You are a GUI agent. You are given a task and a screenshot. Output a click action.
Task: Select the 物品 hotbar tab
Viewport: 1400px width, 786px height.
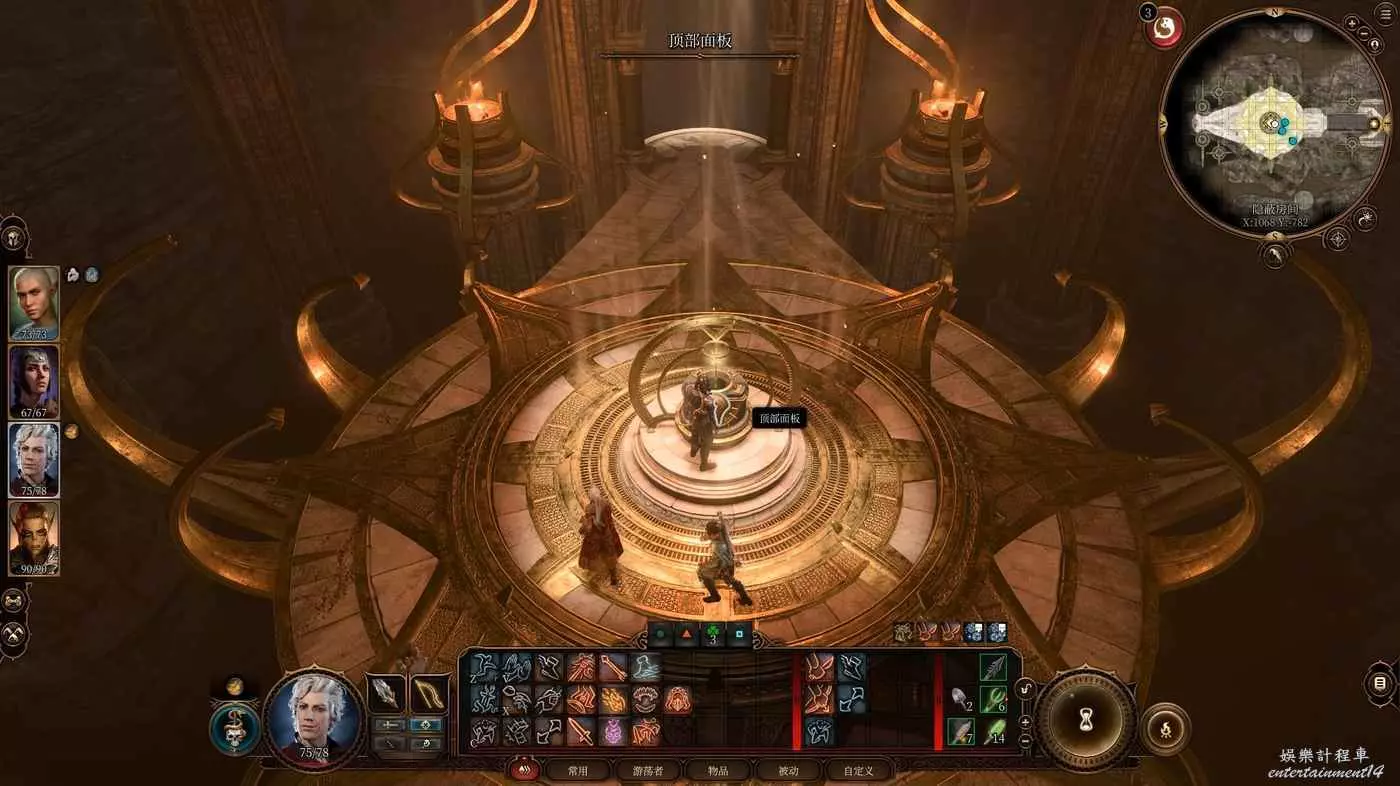tap(718, 770)
